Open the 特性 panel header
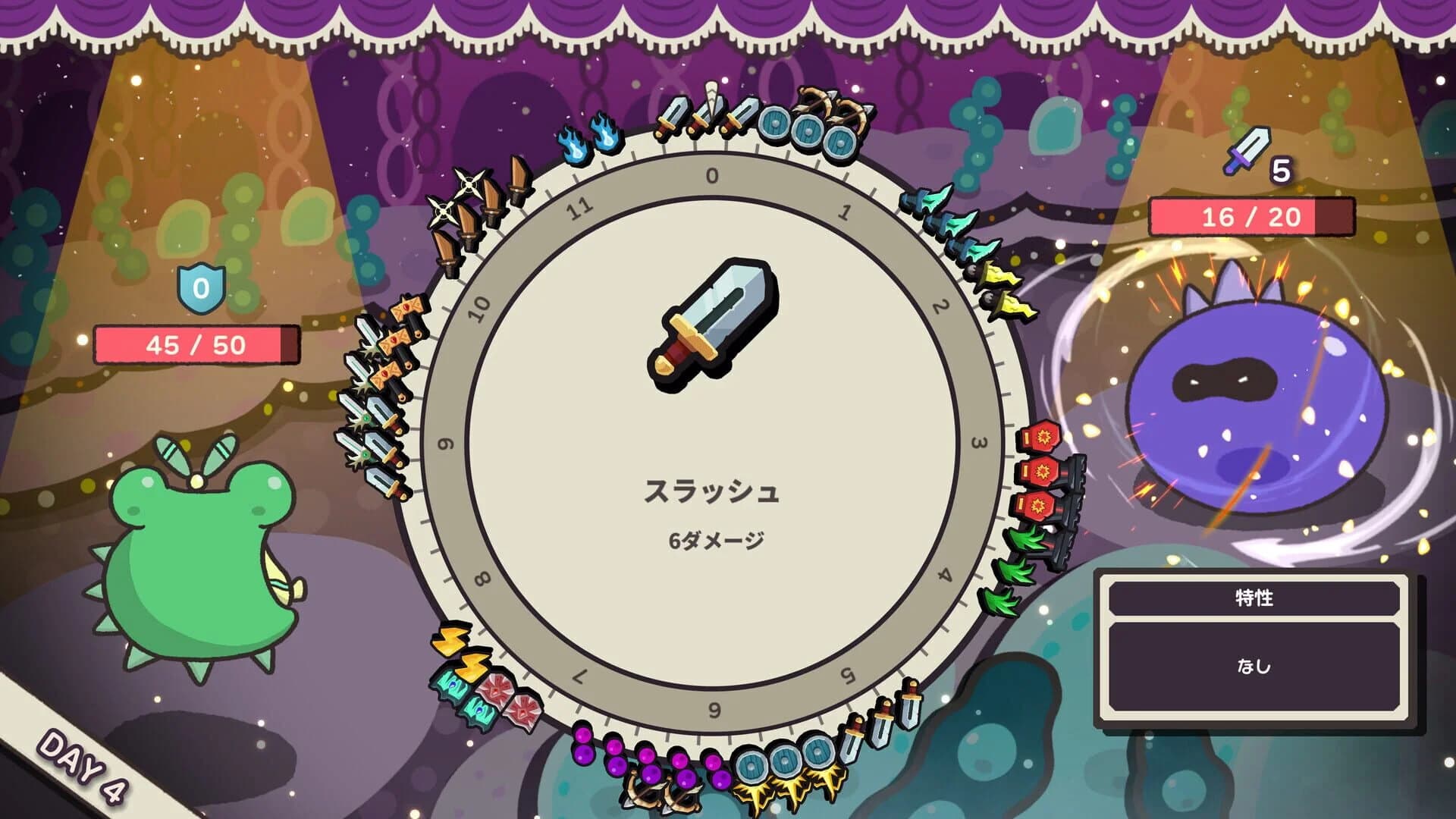The width and height of the screenshot is (1456, 819). point(1255,599)
